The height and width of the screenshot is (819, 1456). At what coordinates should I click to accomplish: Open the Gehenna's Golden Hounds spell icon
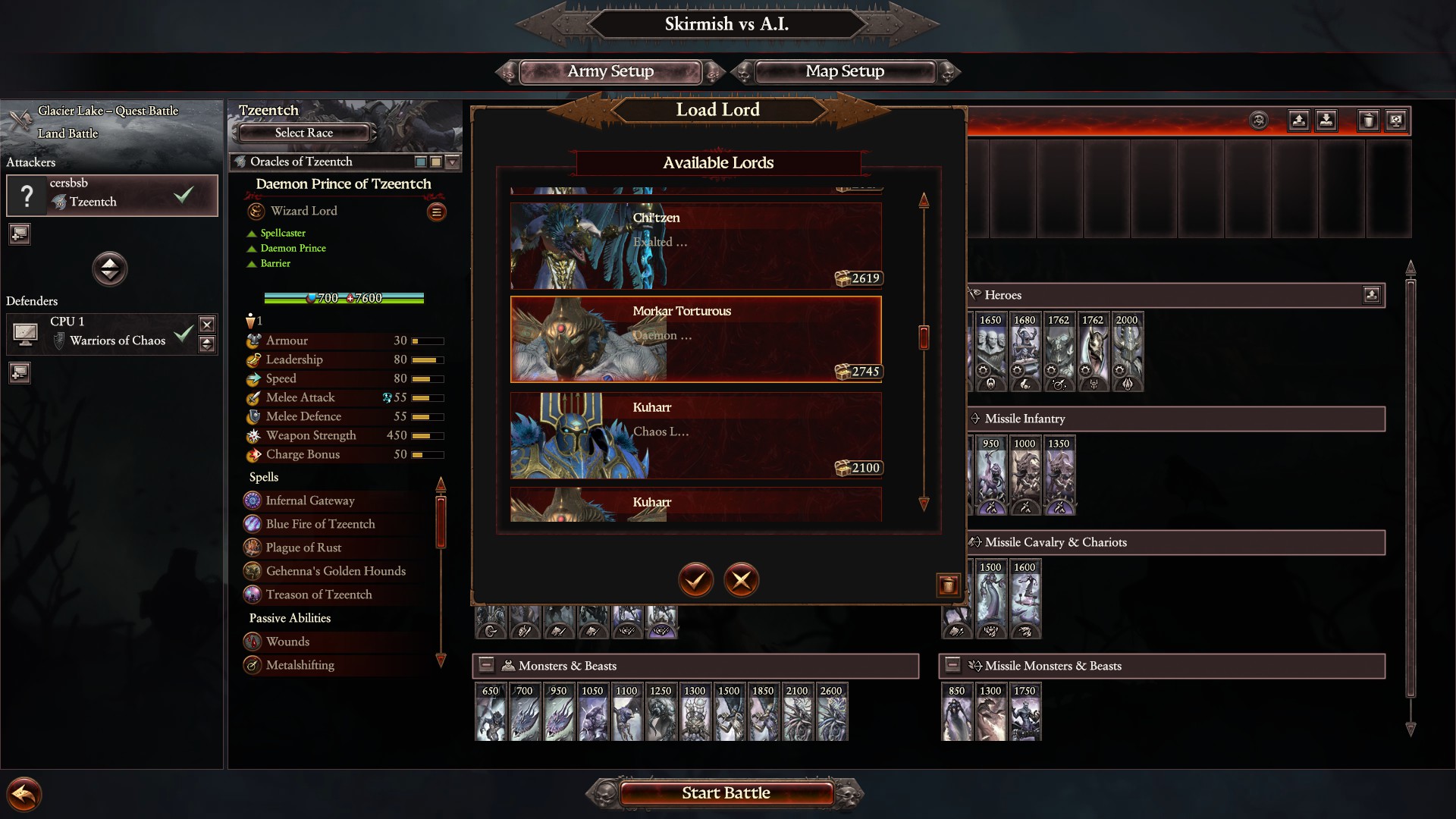coord(253,571)
